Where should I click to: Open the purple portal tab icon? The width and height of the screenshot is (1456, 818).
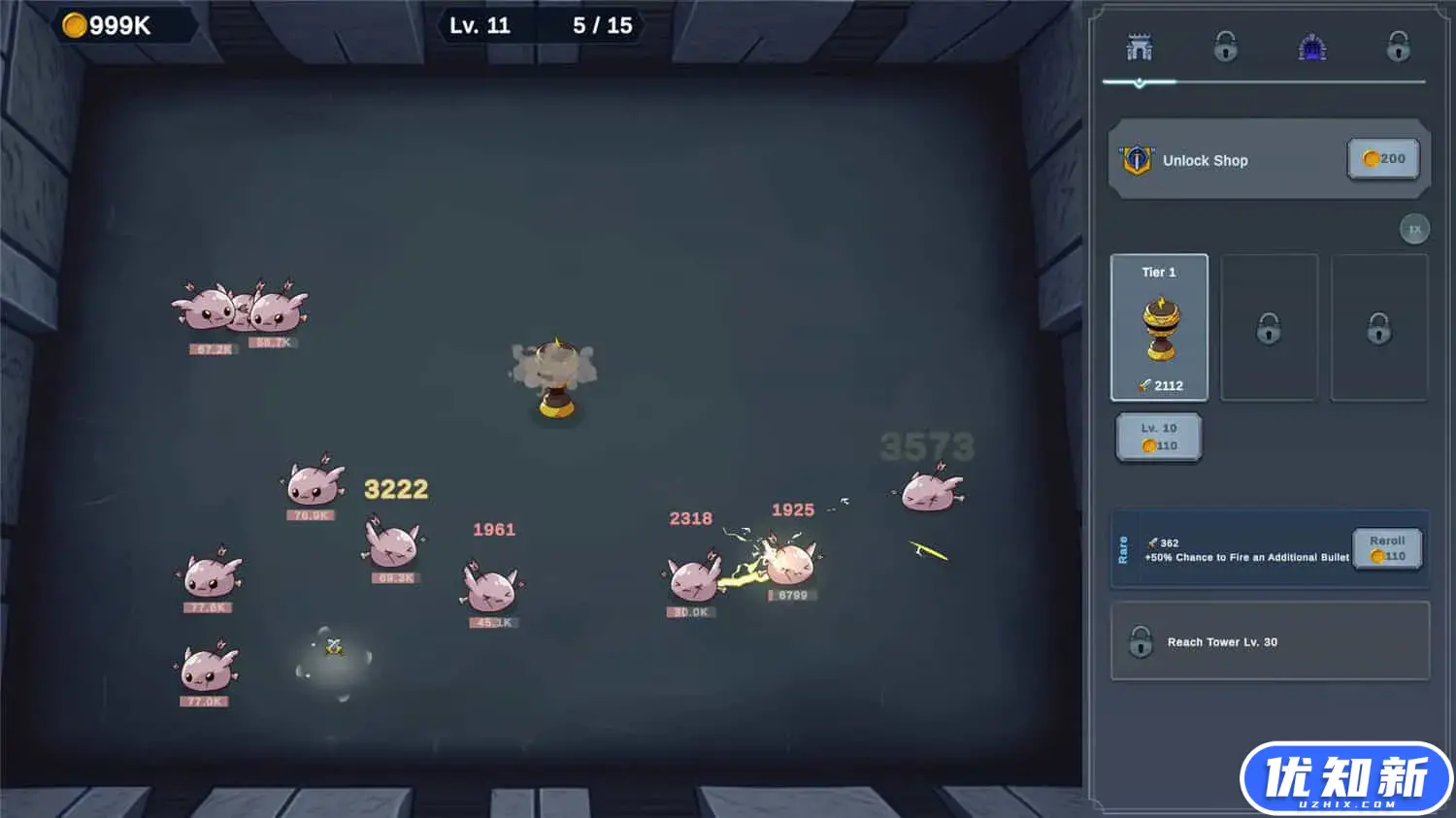(x=1312, y=45)
